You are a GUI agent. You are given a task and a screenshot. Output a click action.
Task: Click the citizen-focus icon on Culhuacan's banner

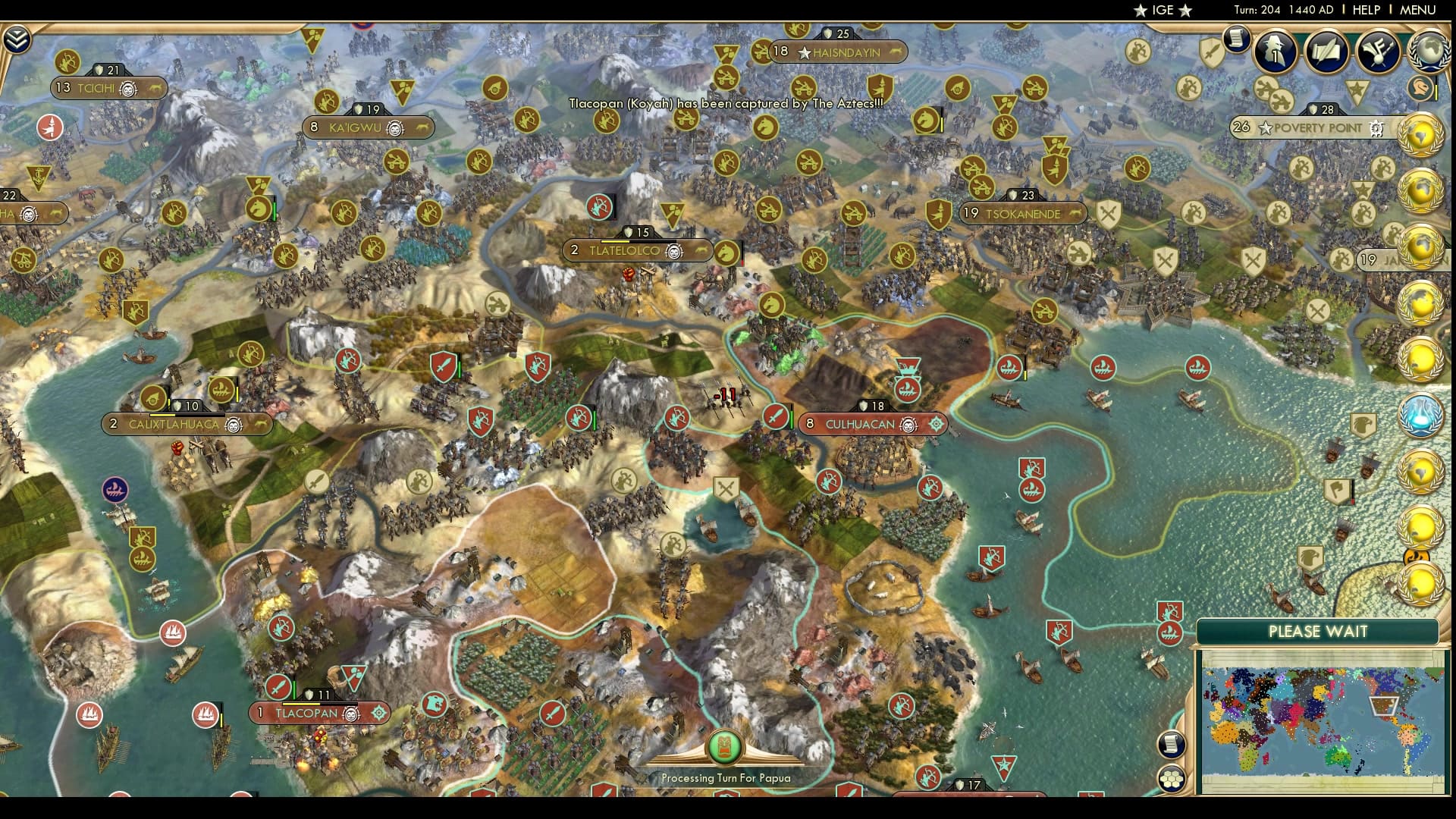(x=937, y=424)
